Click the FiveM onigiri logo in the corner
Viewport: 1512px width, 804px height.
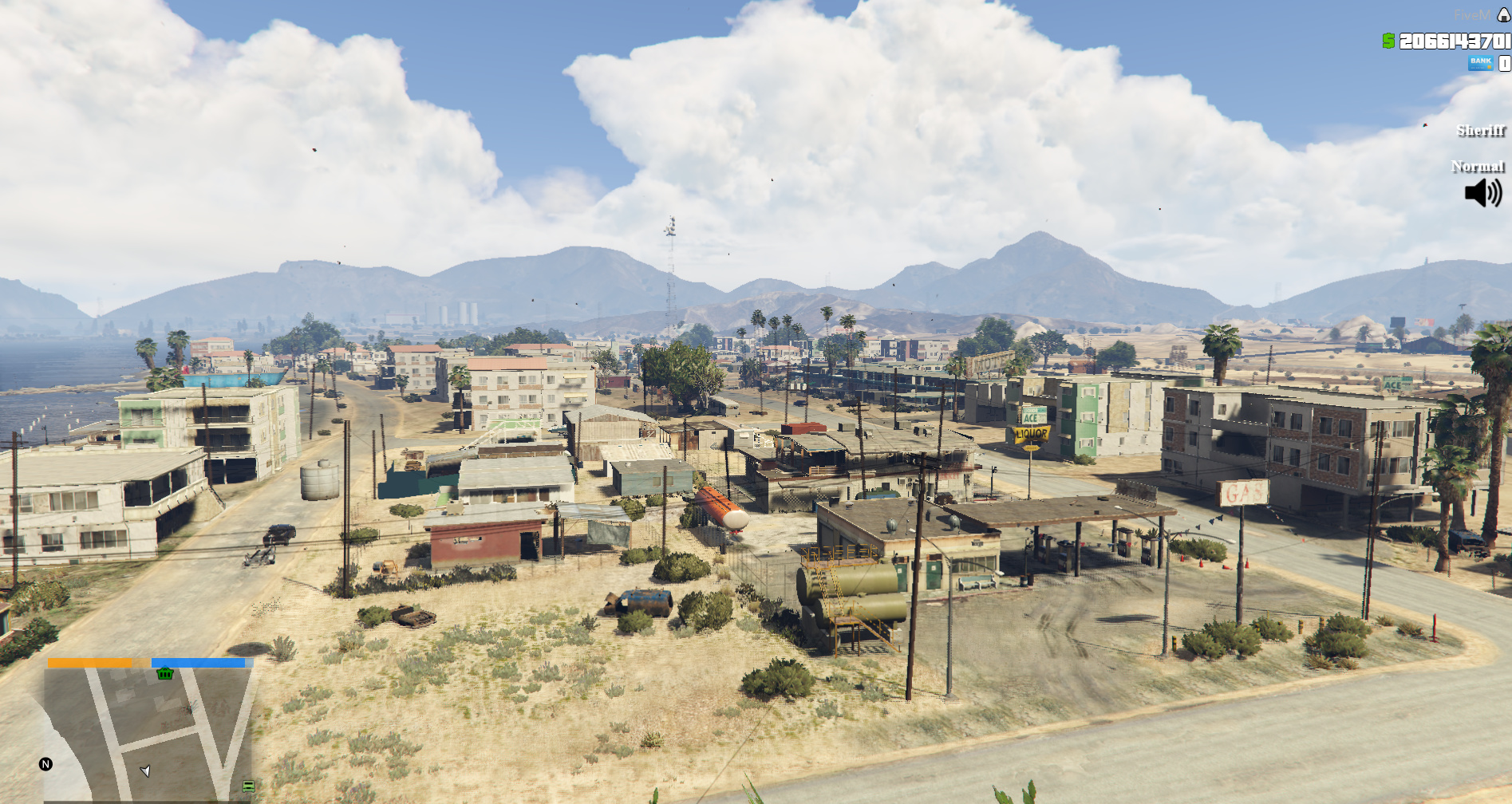pyautogui.click(x=1503, y=15)
